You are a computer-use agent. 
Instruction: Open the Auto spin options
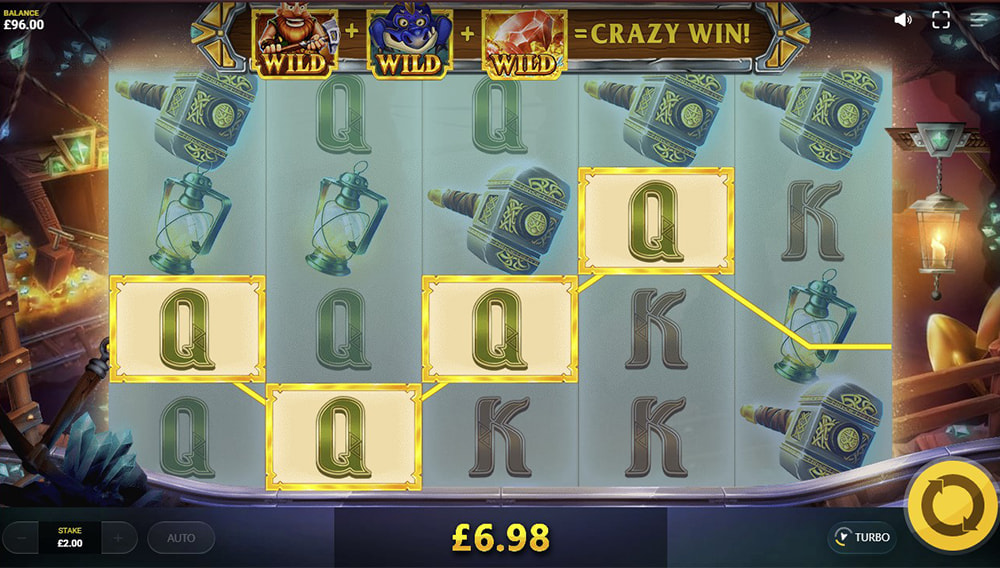pos(181,538)
